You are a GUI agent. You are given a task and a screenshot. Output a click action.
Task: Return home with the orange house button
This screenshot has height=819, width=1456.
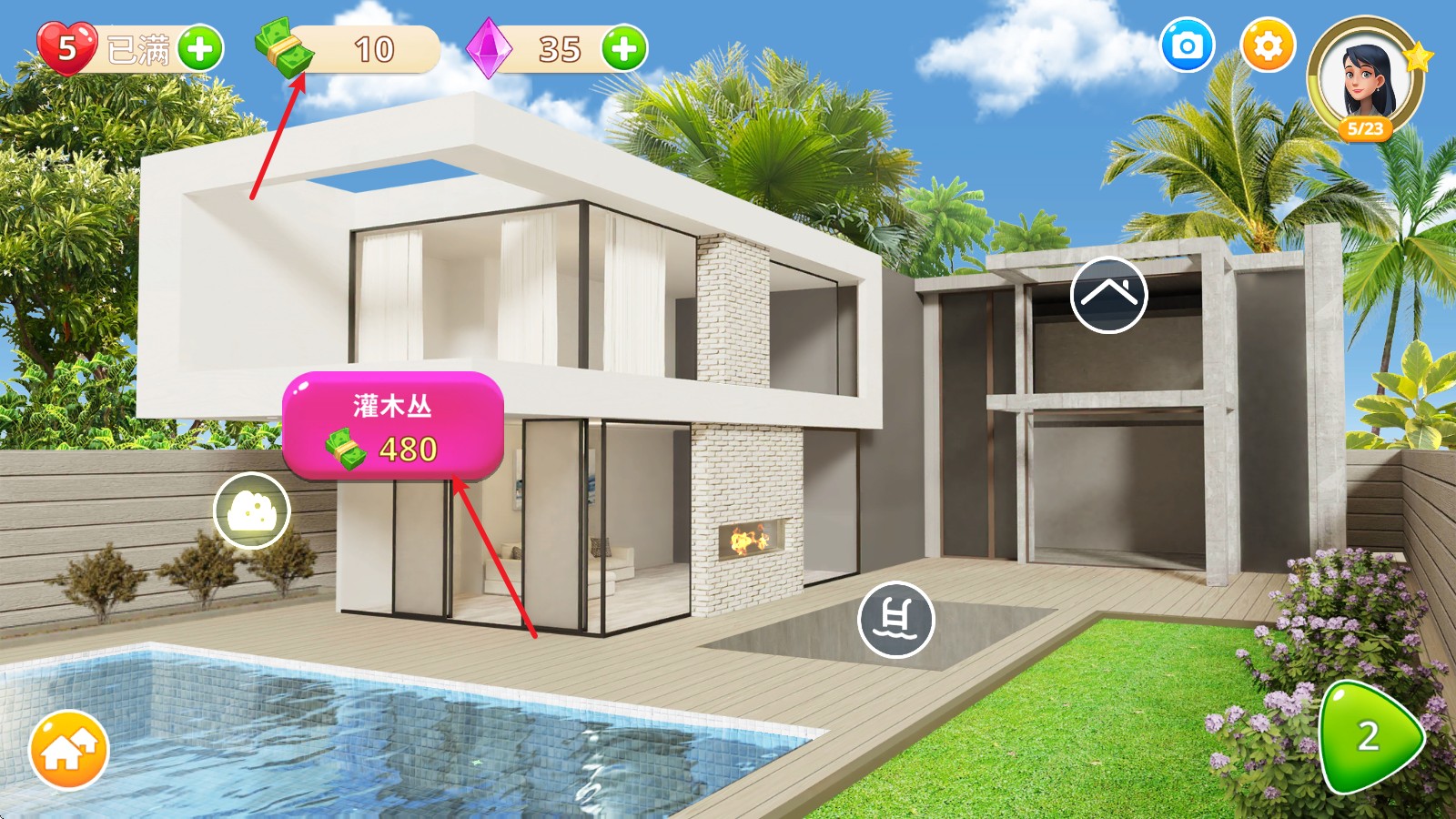(69, 750)
